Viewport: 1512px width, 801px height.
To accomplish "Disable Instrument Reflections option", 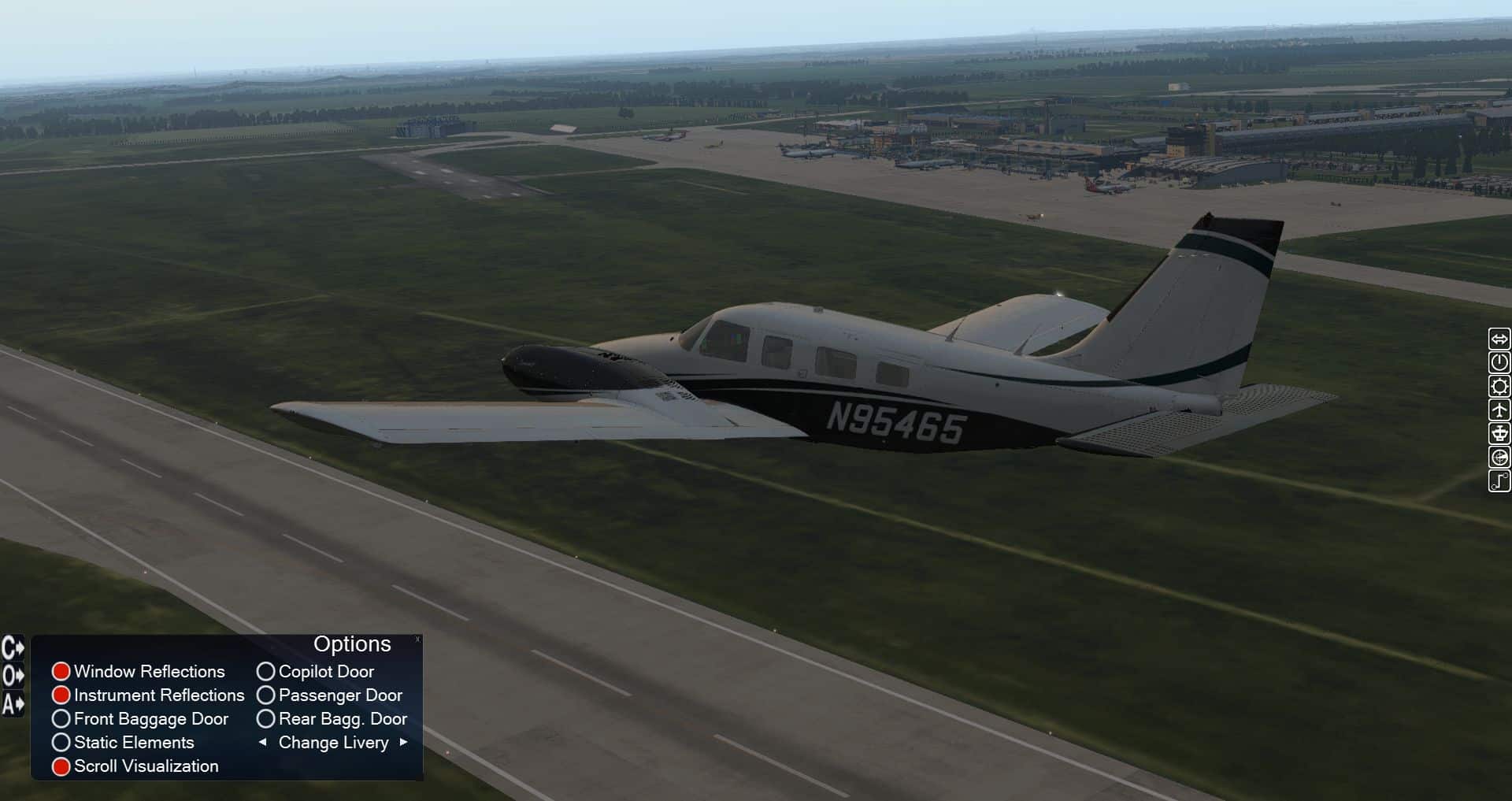I will (61, 695).
